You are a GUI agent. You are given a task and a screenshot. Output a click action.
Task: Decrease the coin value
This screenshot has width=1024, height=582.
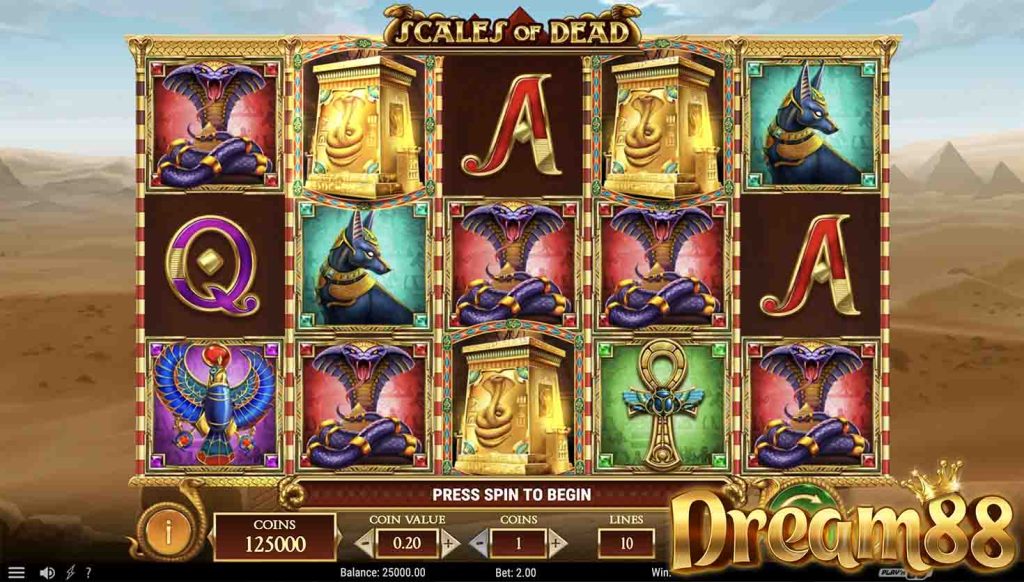point(366,543)
